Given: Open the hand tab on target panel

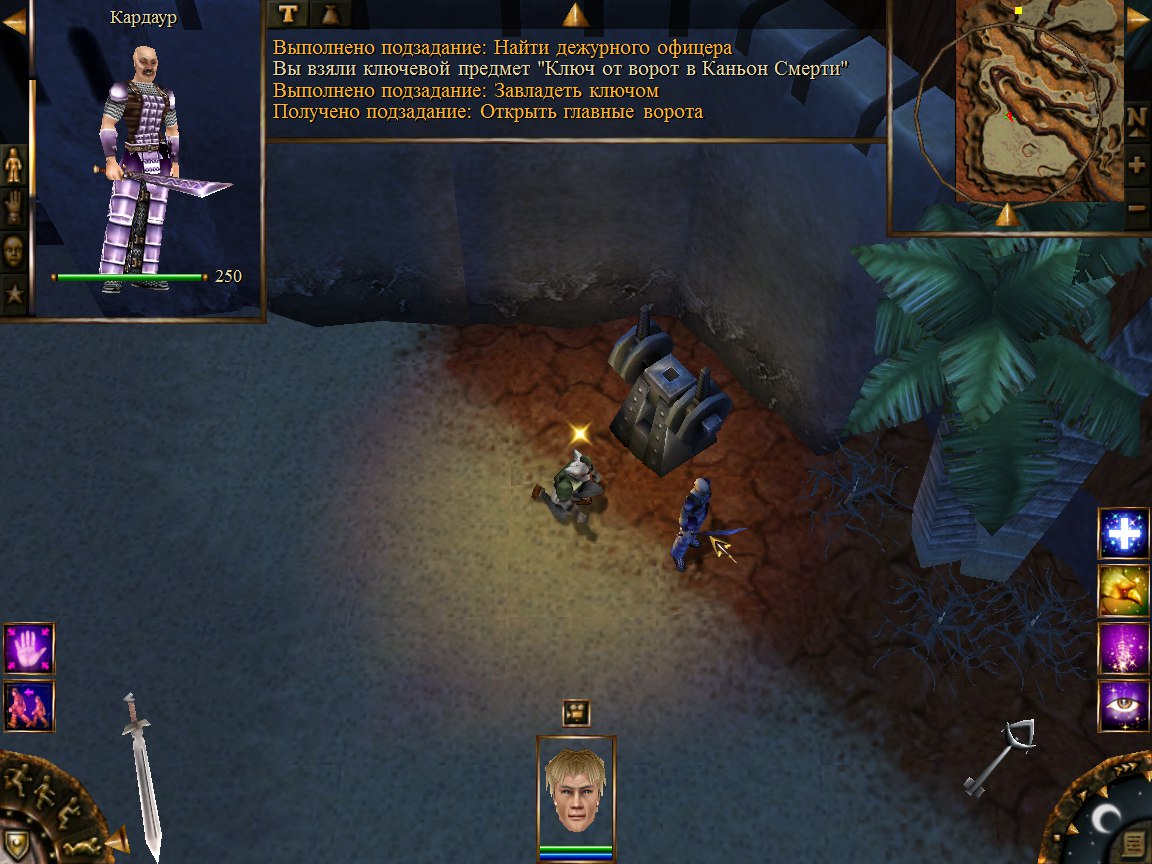Looking at the screenshot, I should pos(14,207).
